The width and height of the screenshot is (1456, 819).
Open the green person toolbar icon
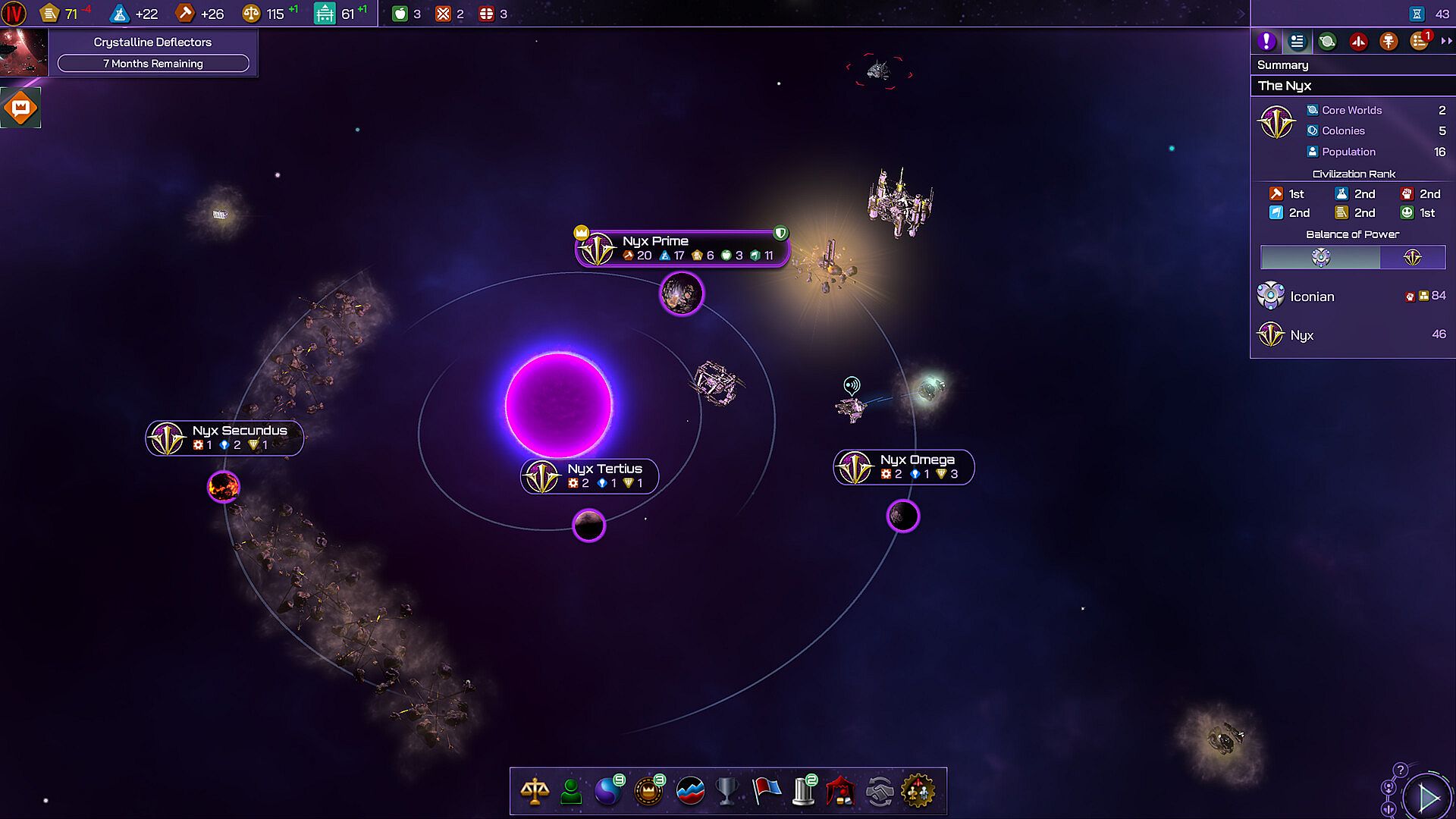(x=571, y=792)
